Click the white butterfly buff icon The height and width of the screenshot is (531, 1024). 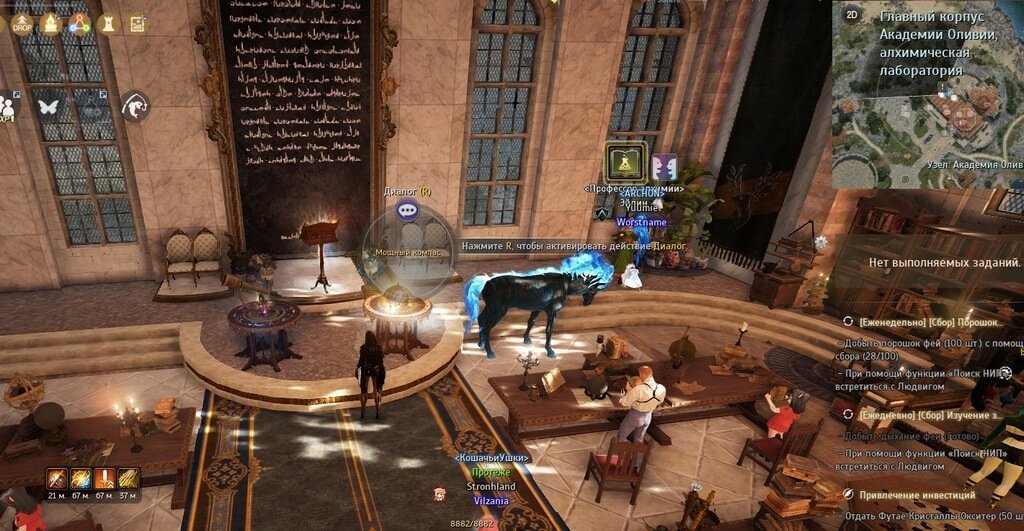tap(47, 104)
